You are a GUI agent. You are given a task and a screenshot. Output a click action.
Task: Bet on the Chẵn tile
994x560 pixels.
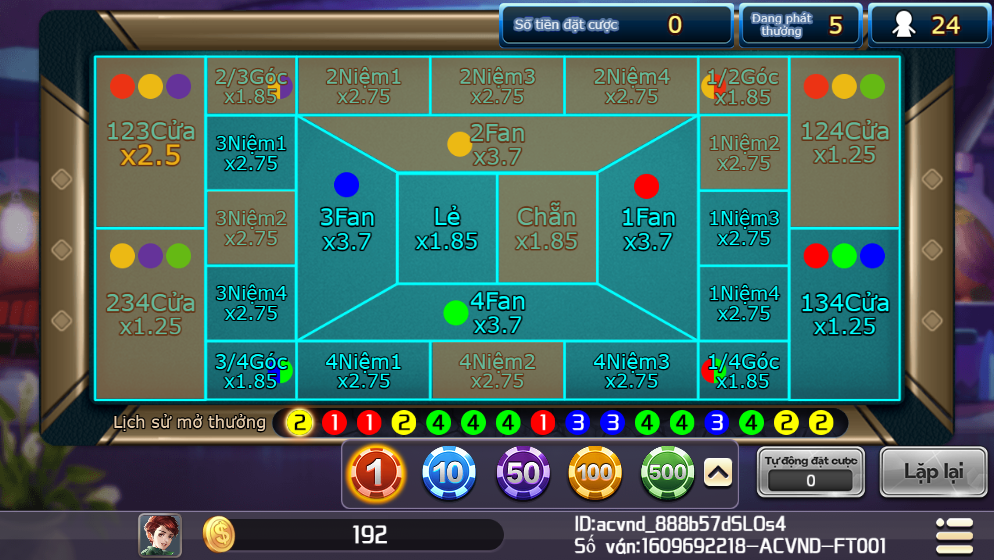point(547,229)
